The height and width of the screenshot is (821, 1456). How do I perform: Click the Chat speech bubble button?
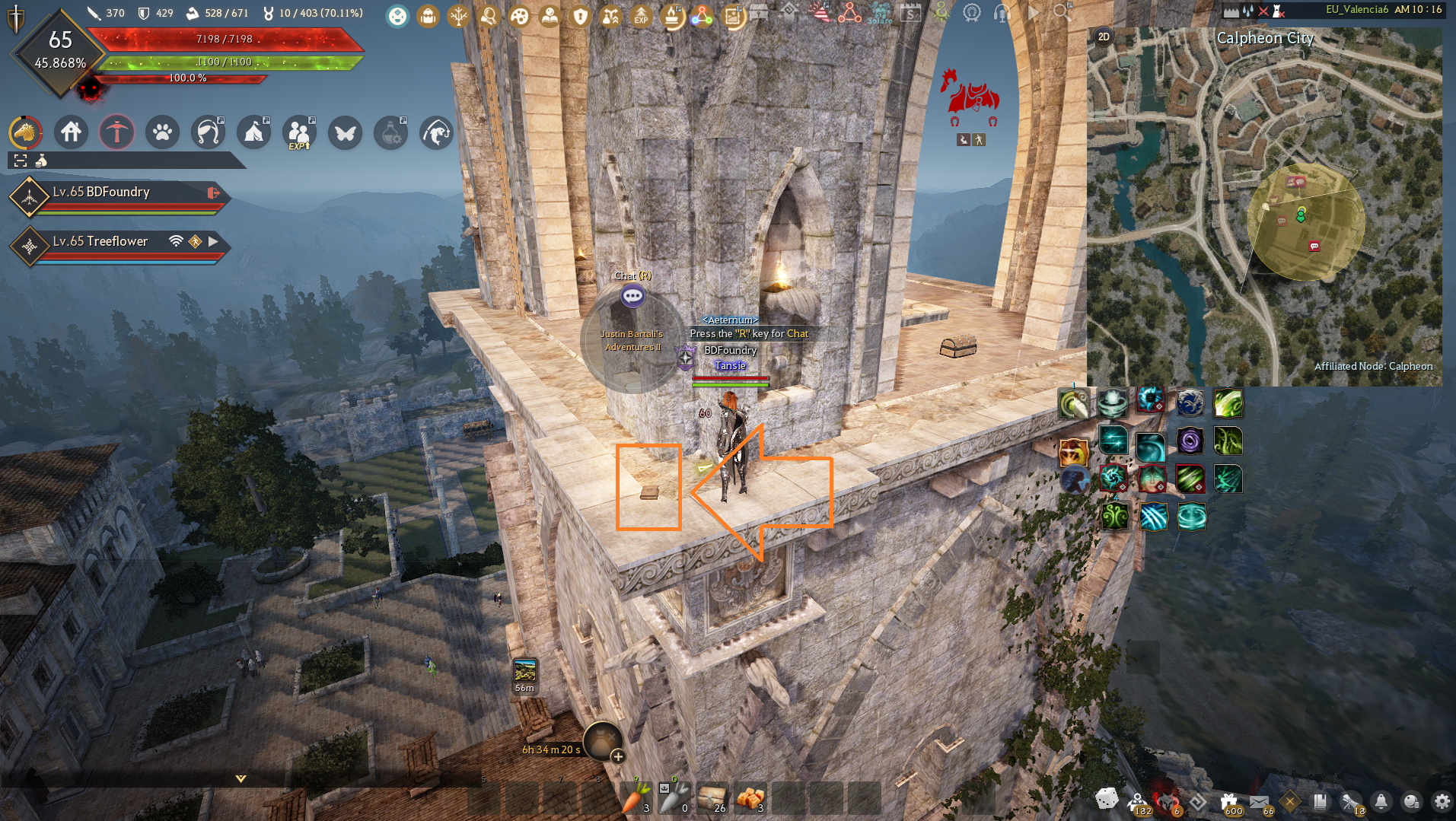(x=632, y=296)
